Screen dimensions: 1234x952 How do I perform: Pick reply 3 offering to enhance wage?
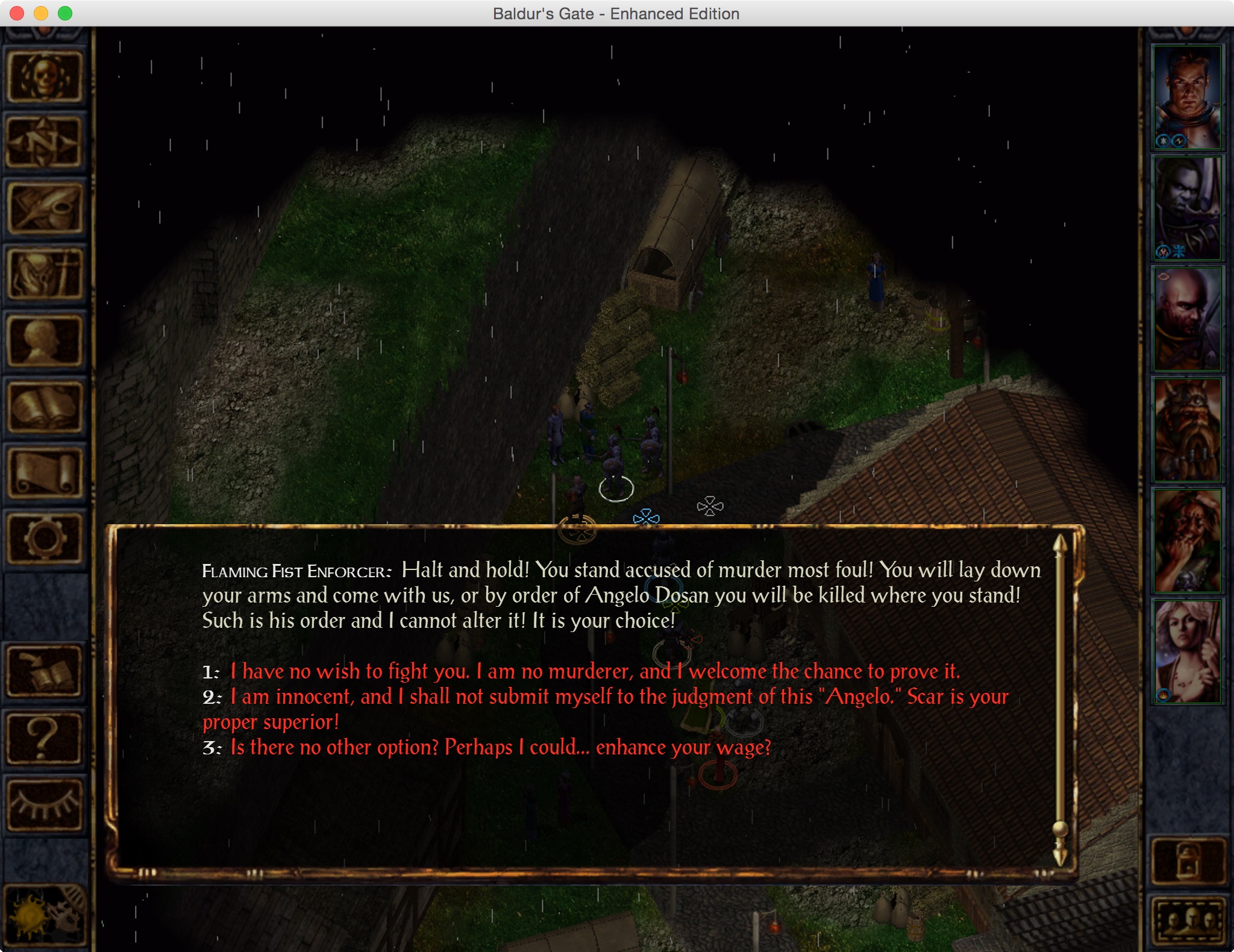[500, 748]
